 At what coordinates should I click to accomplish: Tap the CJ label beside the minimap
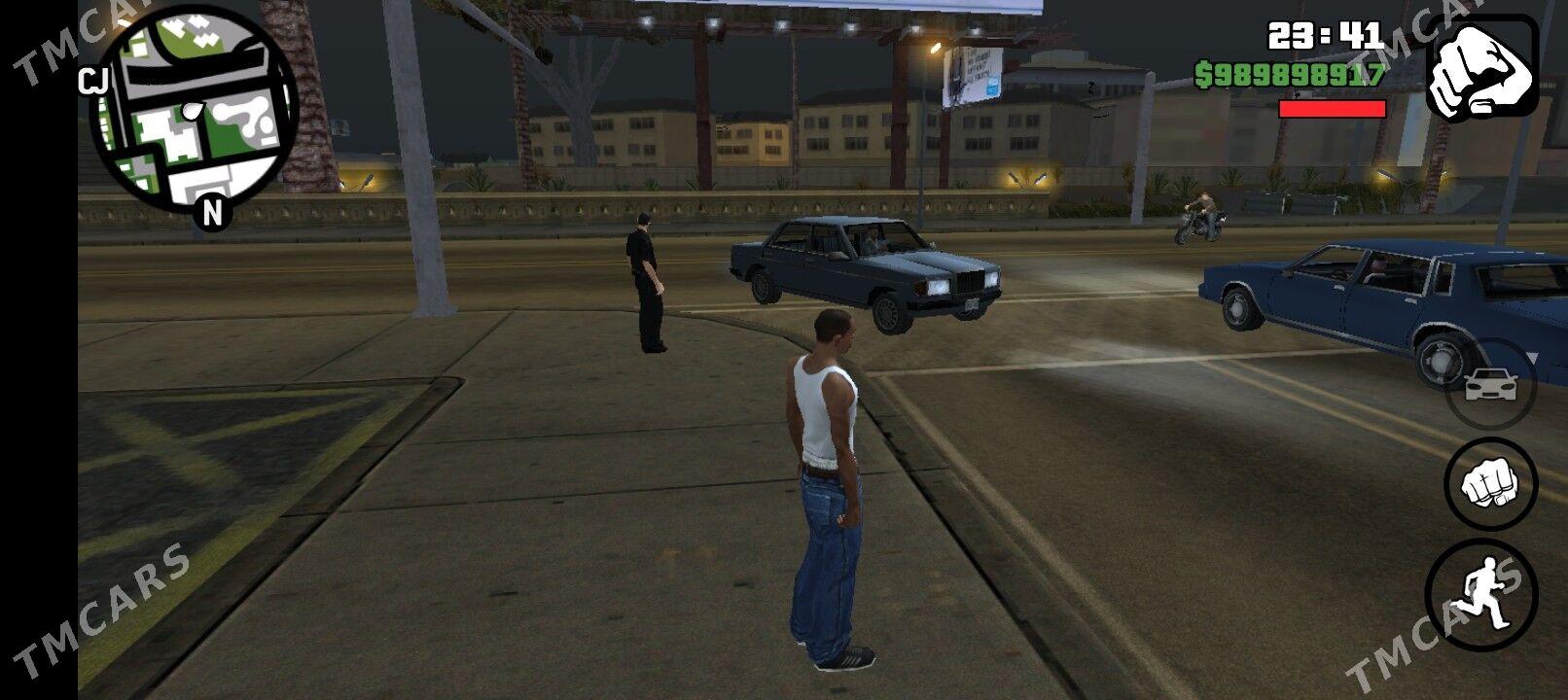click(x=92, y=82)
